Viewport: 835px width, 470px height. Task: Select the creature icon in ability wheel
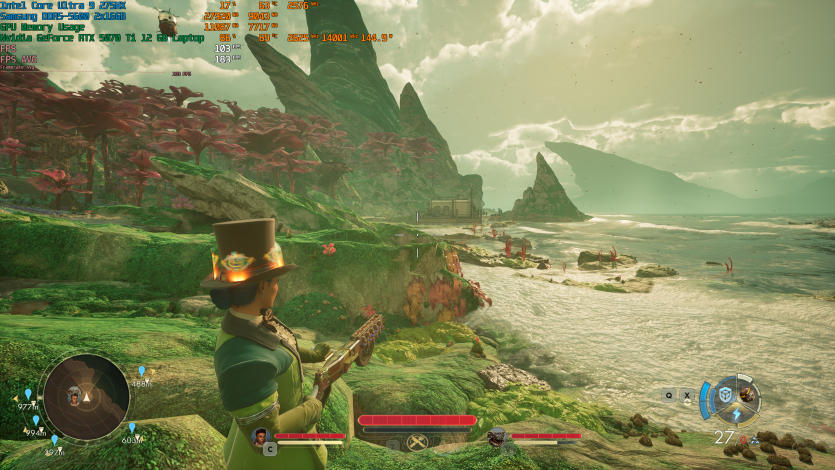748,394
